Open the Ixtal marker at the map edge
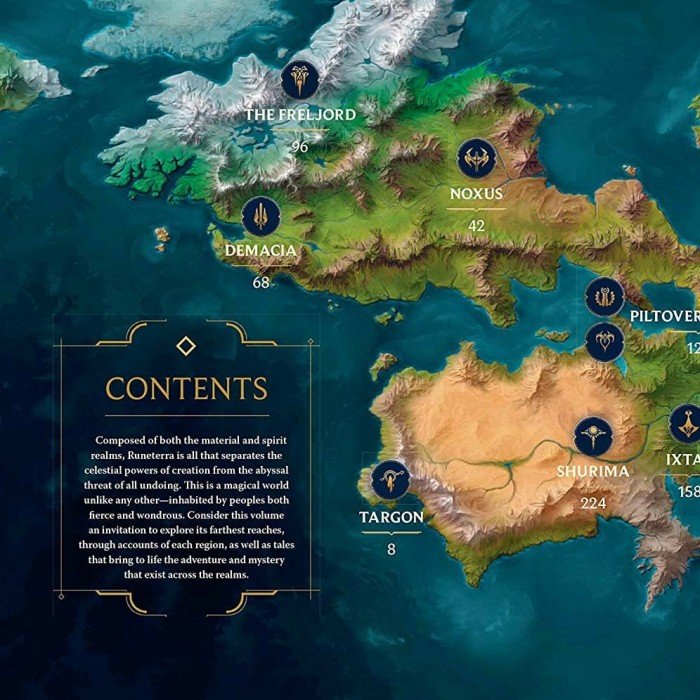Viewport: 700px width, 700px height. [687, 425]
